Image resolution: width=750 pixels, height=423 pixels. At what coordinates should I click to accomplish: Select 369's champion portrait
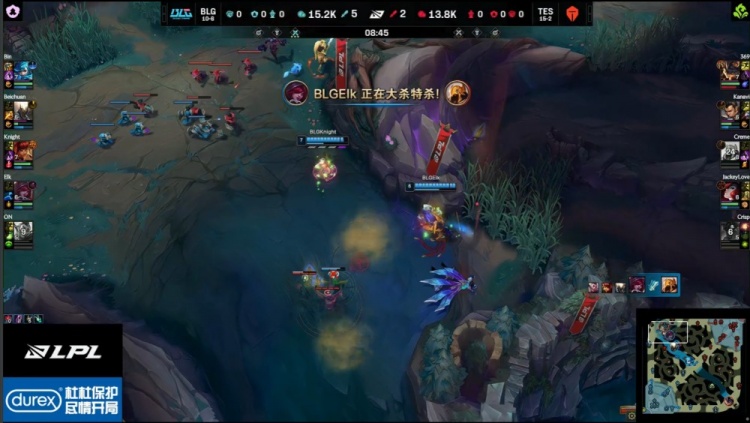pos(731,72)
